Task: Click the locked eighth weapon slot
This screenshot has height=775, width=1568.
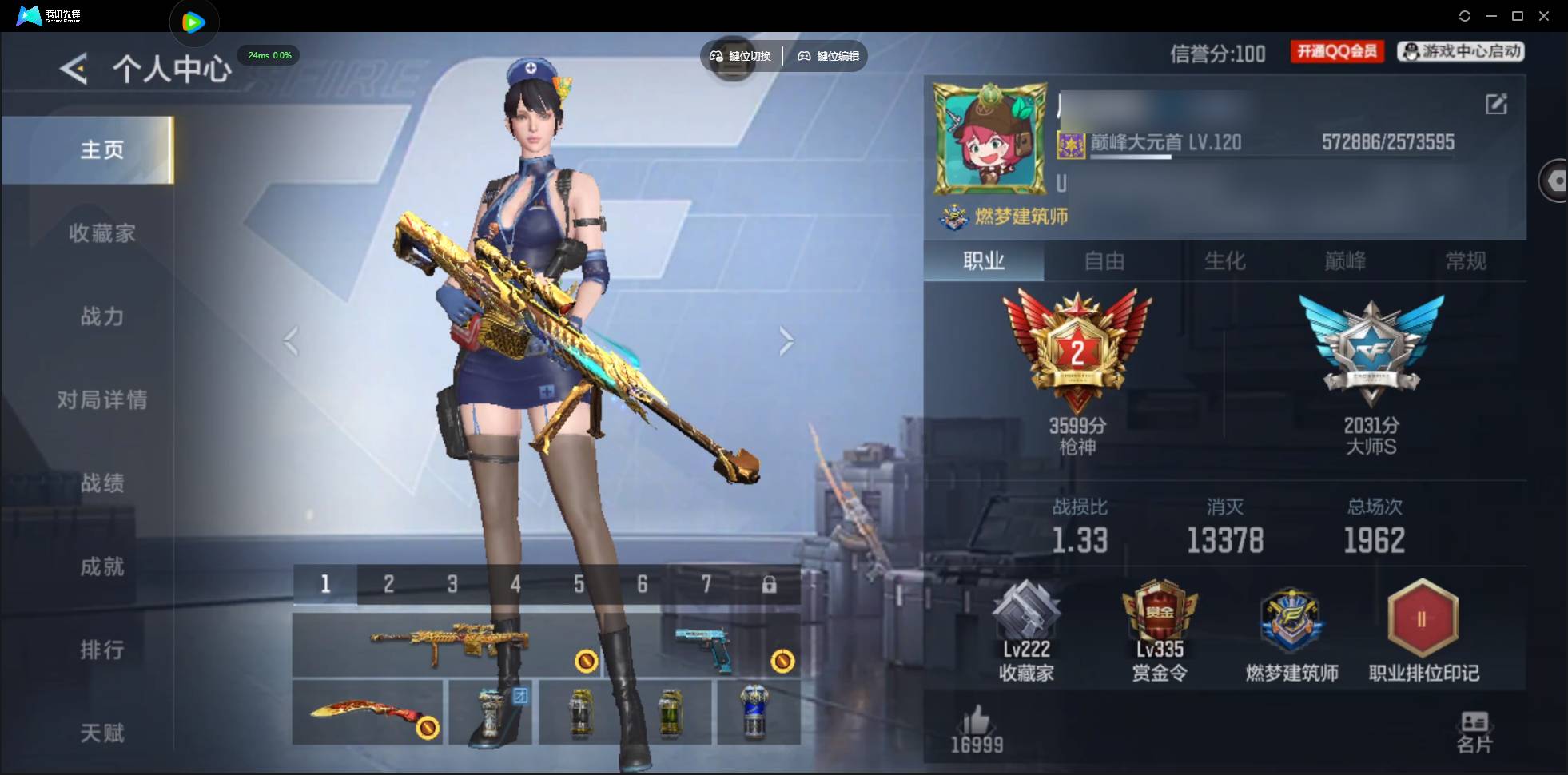Action: pyautogui.click(x=770, y=584)
